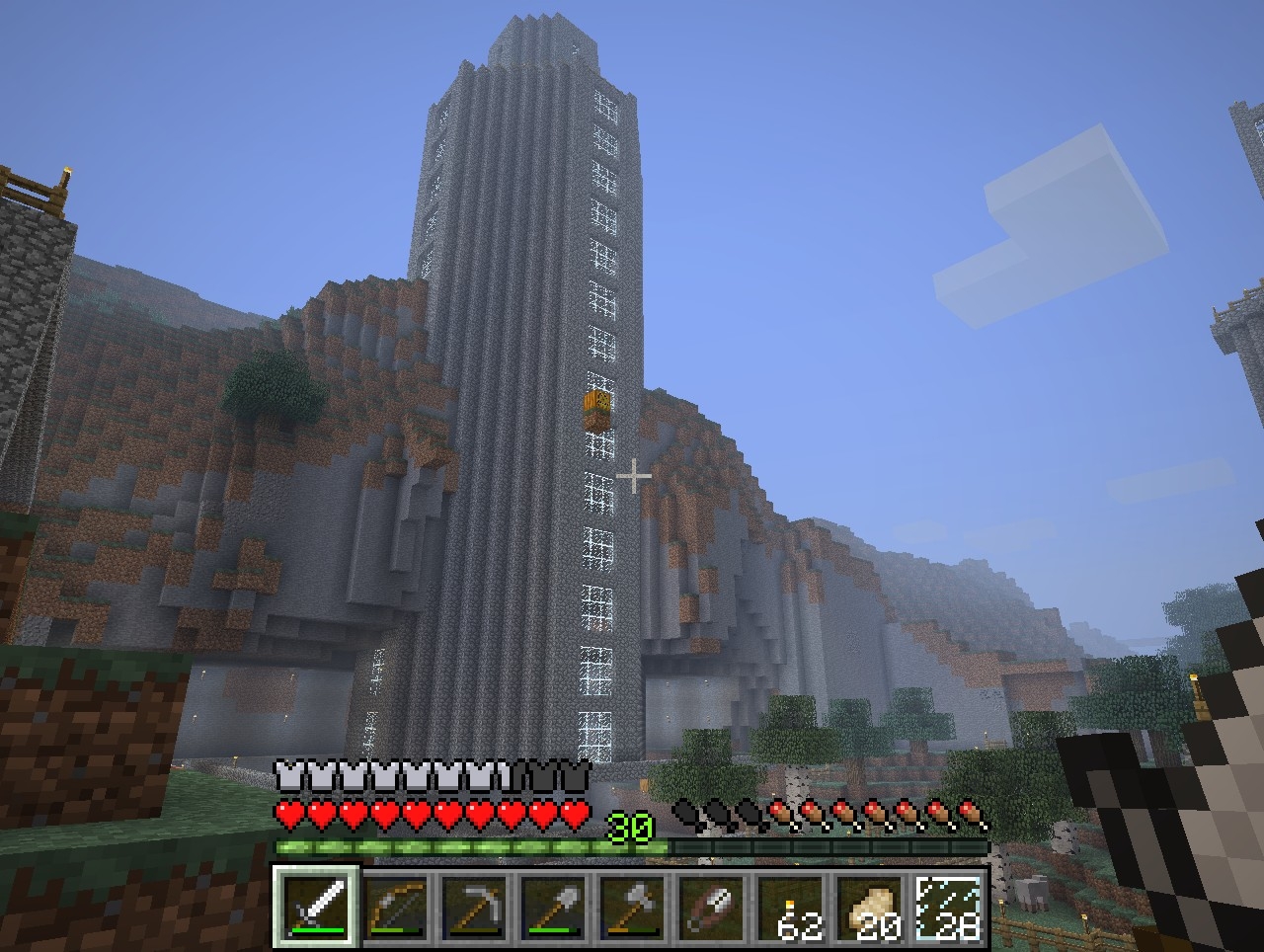
Task: Select the stack of 62 torches
Action: point(791,907)
